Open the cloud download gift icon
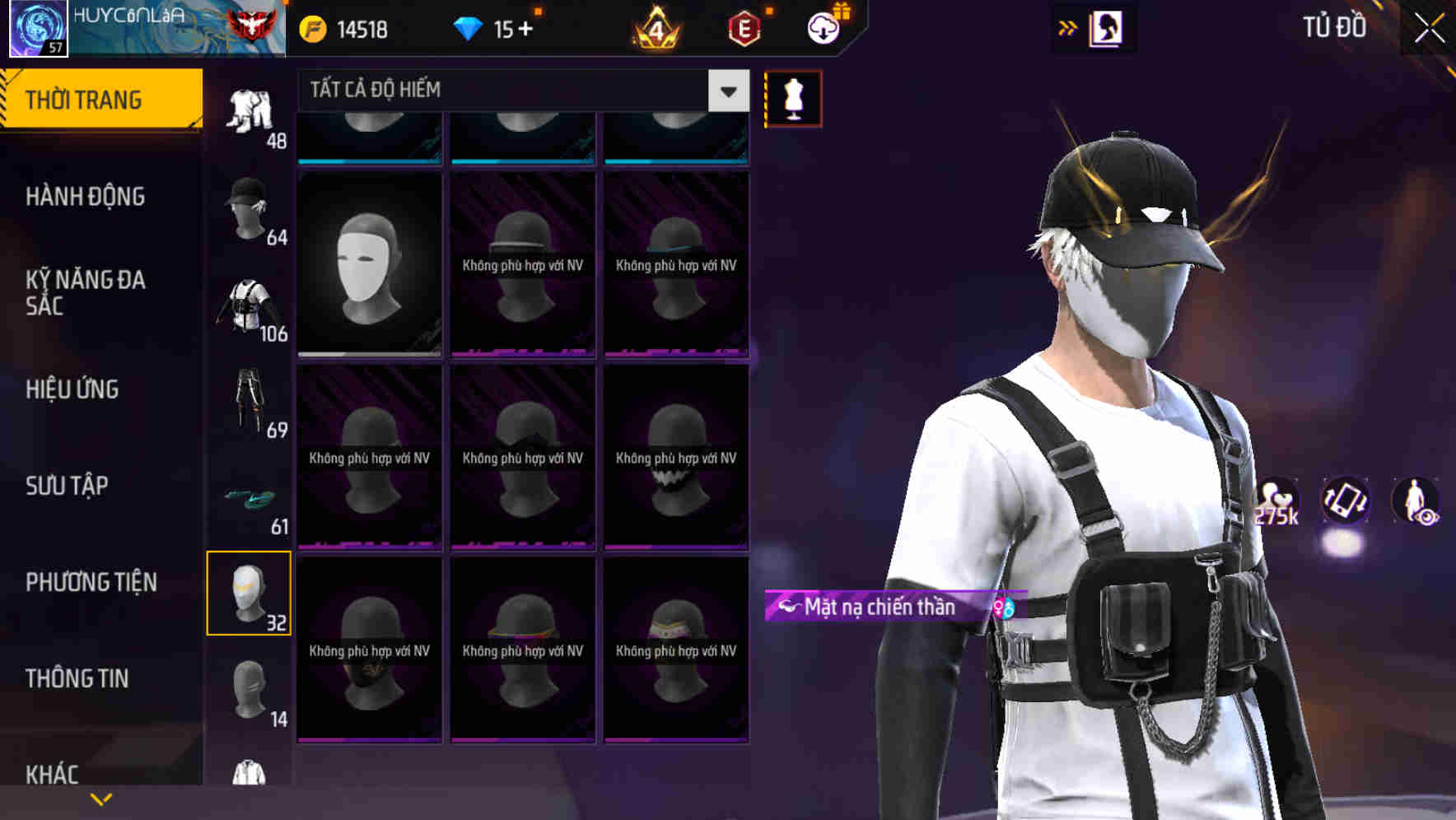Image resolution: width=1456 pixels, height=820 pixels. tap(824, 27)
